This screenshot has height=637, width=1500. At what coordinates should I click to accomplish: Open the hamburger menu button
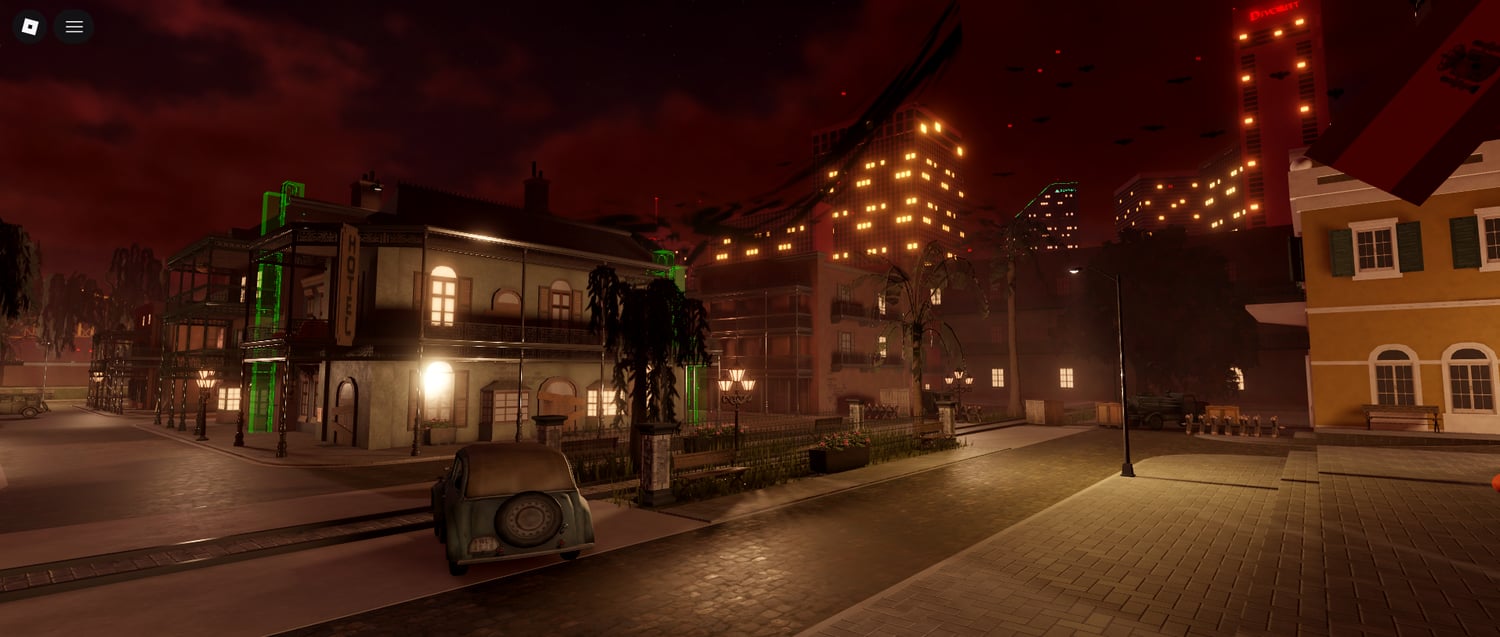(74, 27)
